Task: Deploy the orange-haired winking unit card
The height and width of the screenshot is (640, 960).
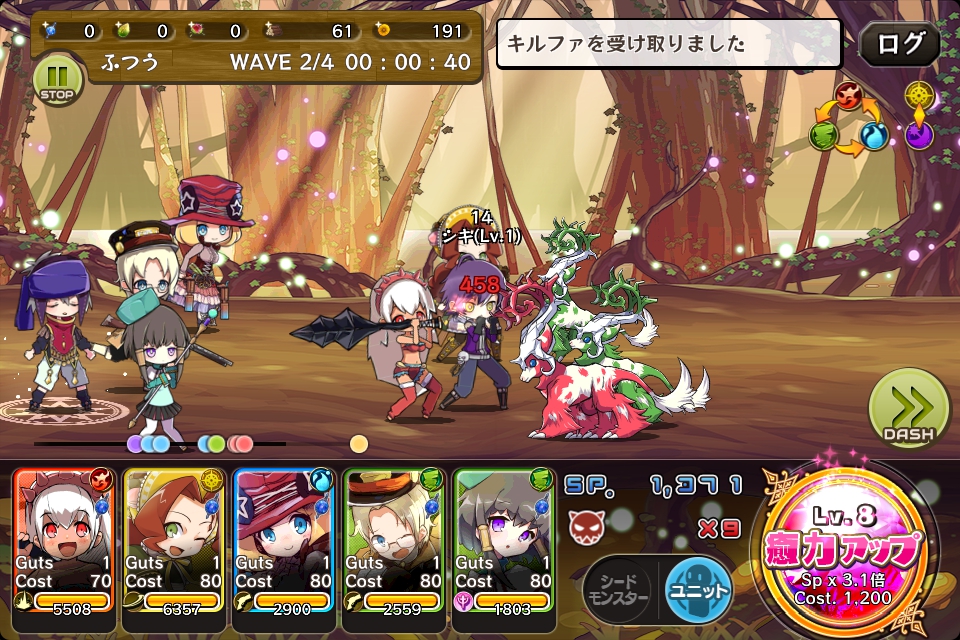Action: tap(175, 540)
